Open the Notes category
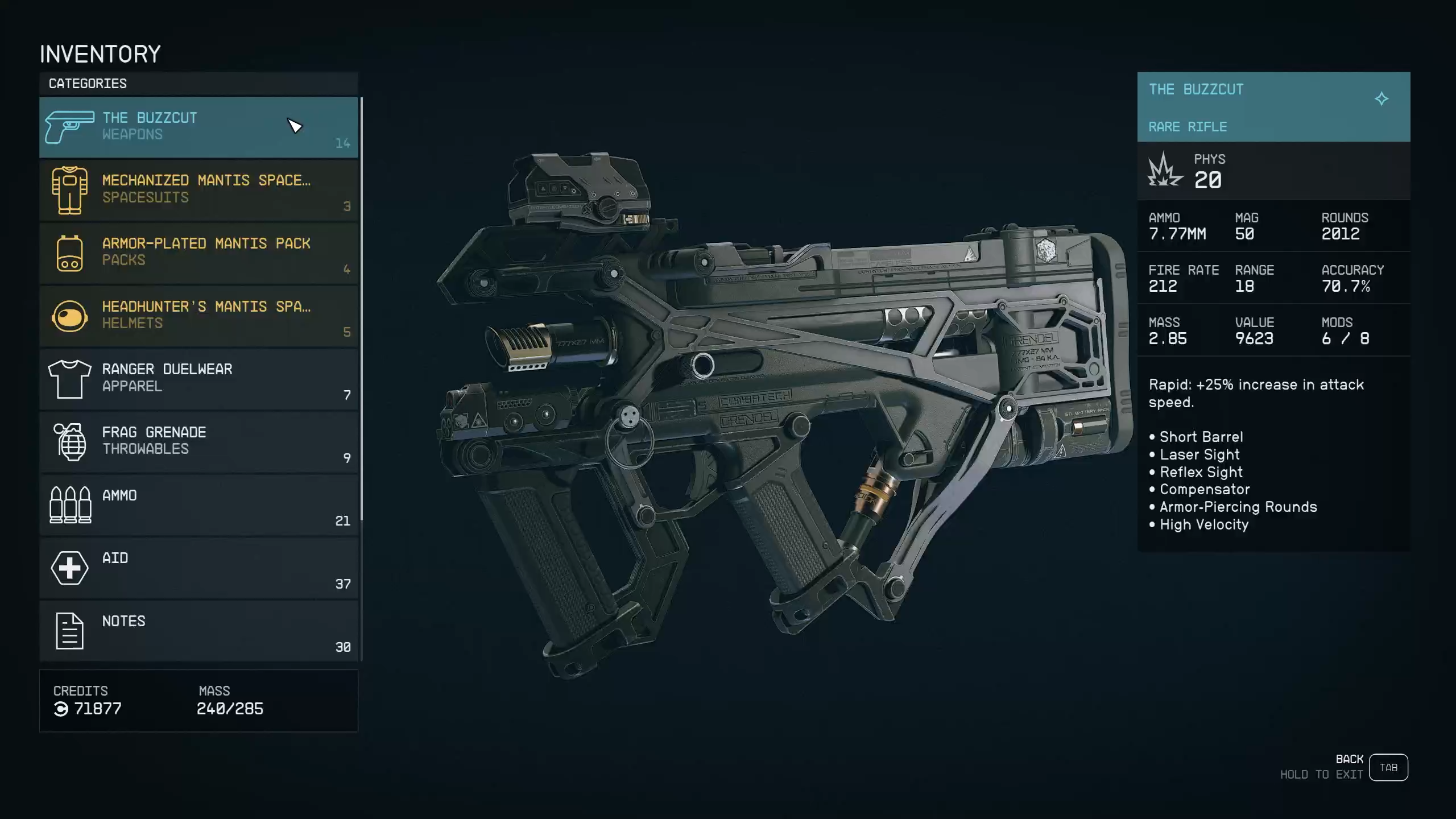The image size is (1456, 819). point(198,631)
